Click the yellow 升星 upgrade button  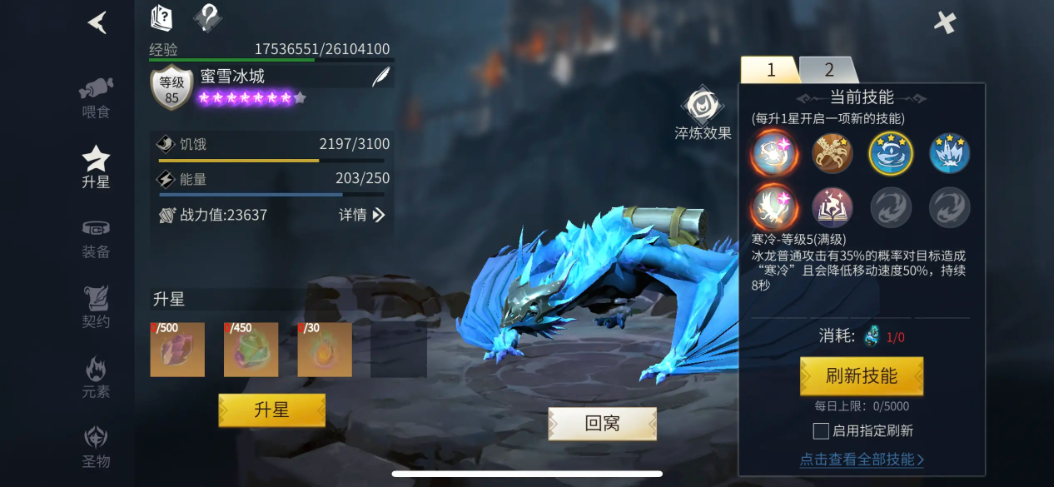coord(272,410)
